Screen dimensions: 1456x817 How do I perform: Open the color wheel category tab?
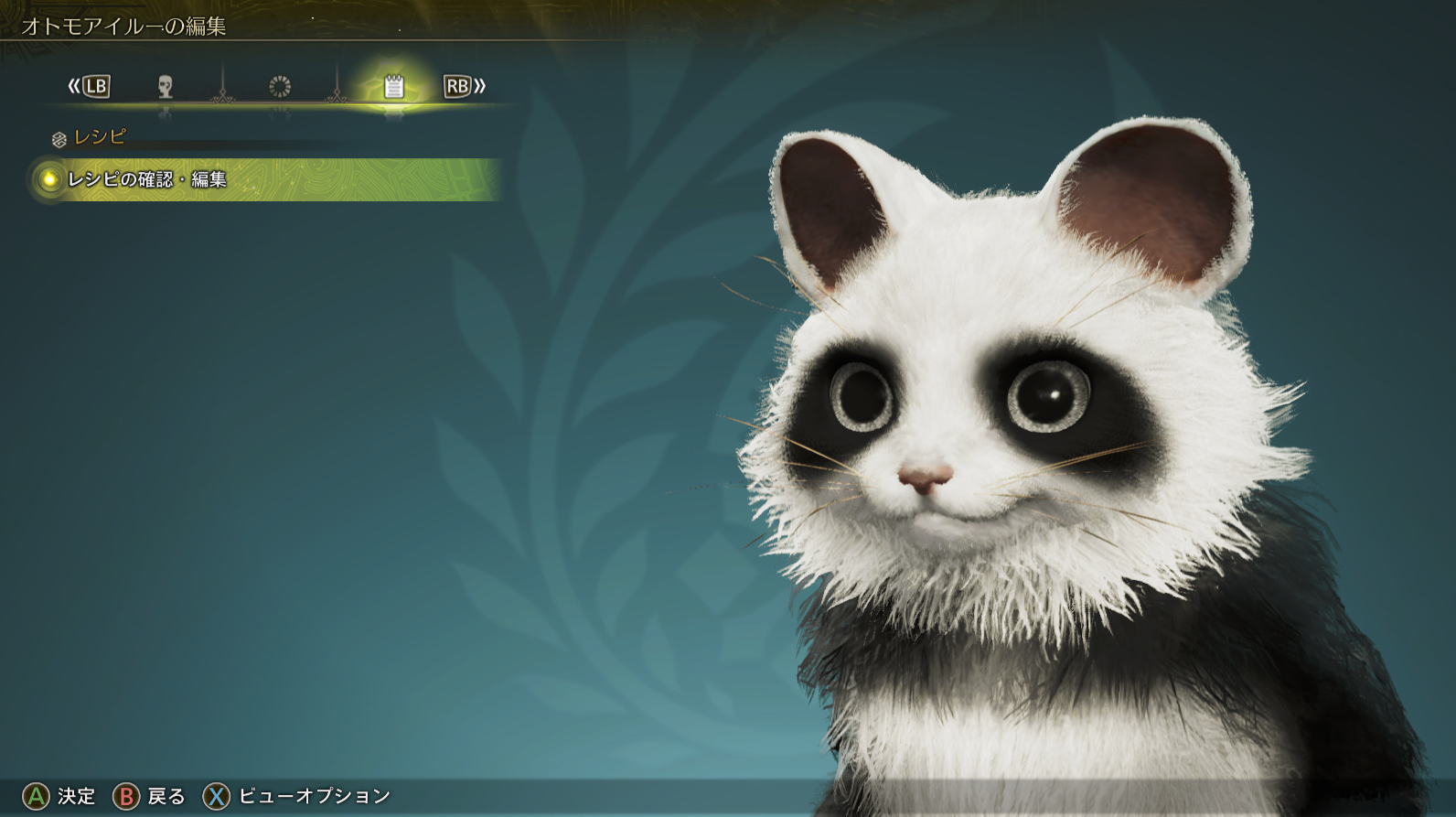(279, 87)
